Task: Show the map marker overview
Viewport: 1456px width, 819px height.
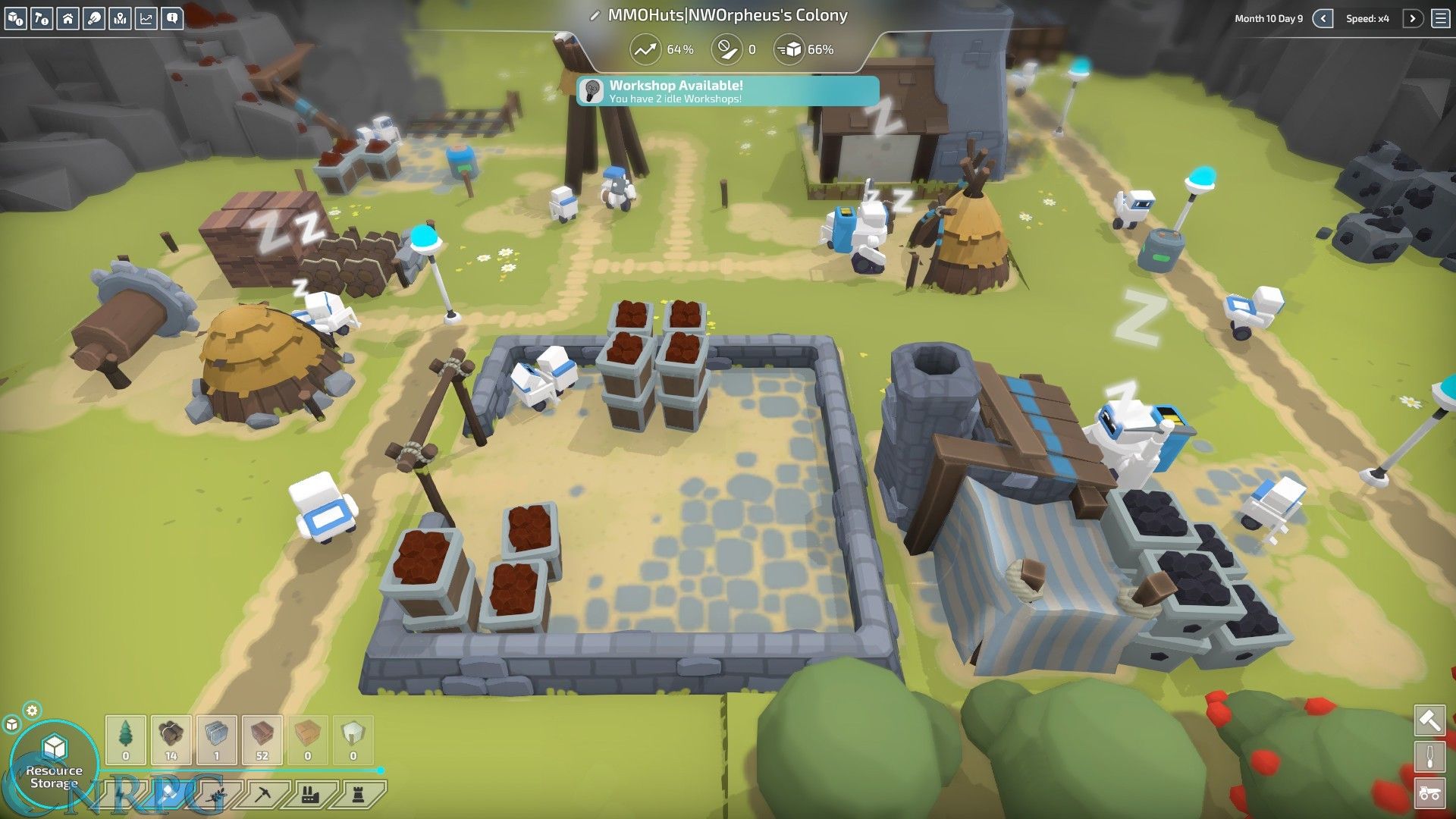Action: point(120,18)
